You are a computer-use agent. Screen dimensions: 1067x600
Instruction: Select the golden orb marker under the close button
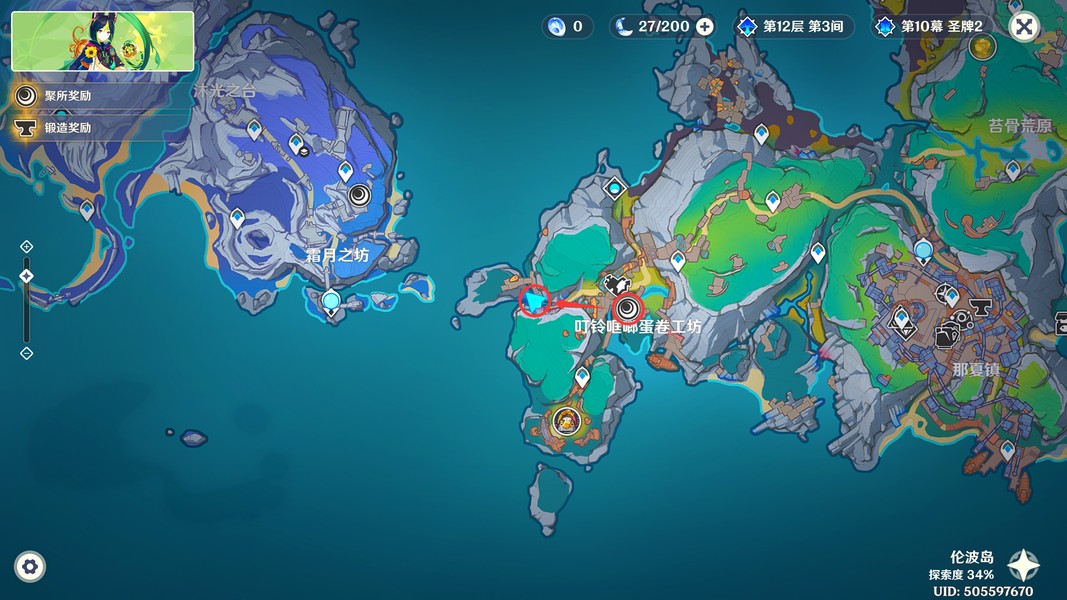pyautogui.click(x=983, y=46)
